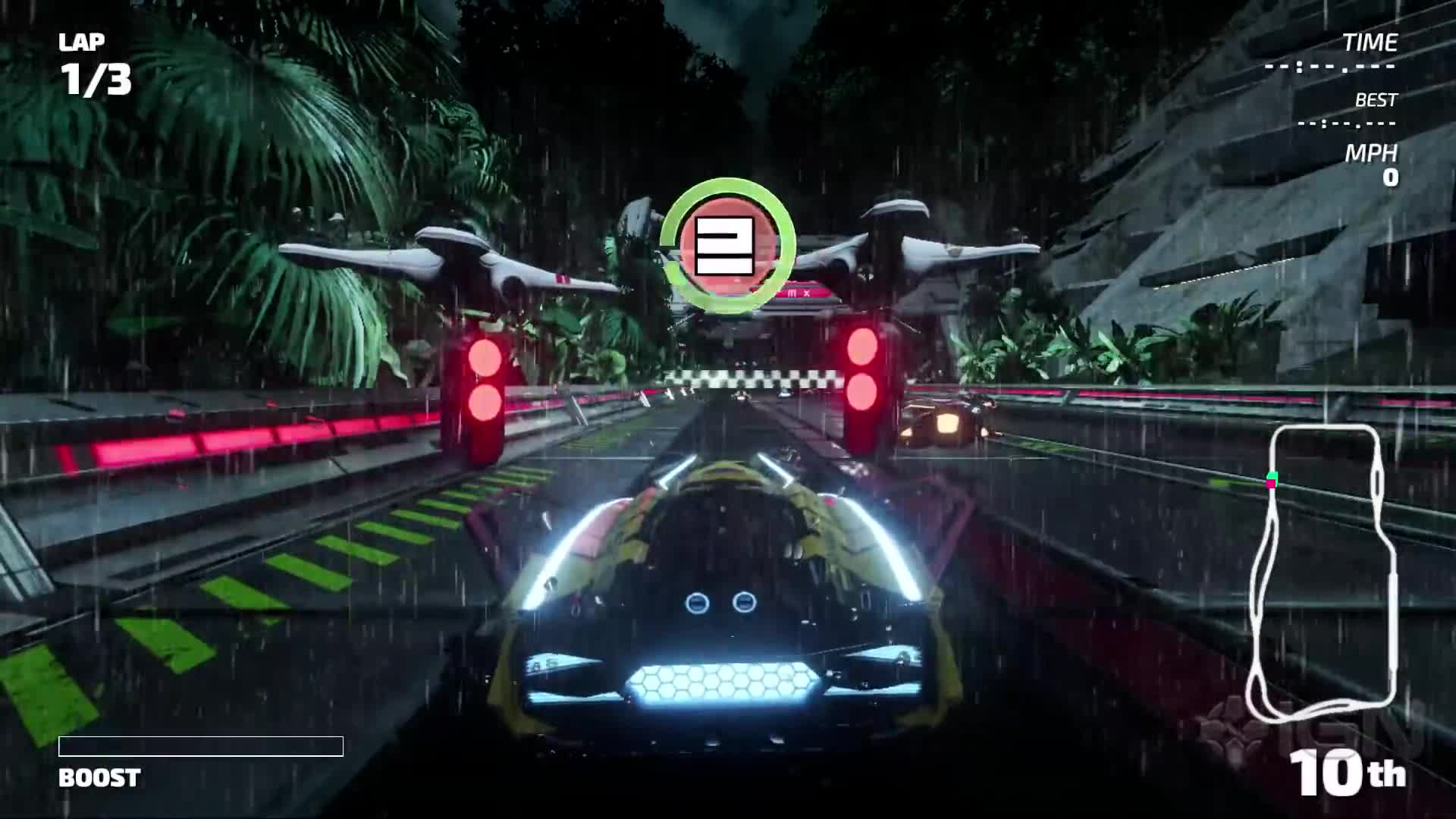Screen dimensions: 1456x819
Task: Expand the lap information panel
Action: point(91,61)
